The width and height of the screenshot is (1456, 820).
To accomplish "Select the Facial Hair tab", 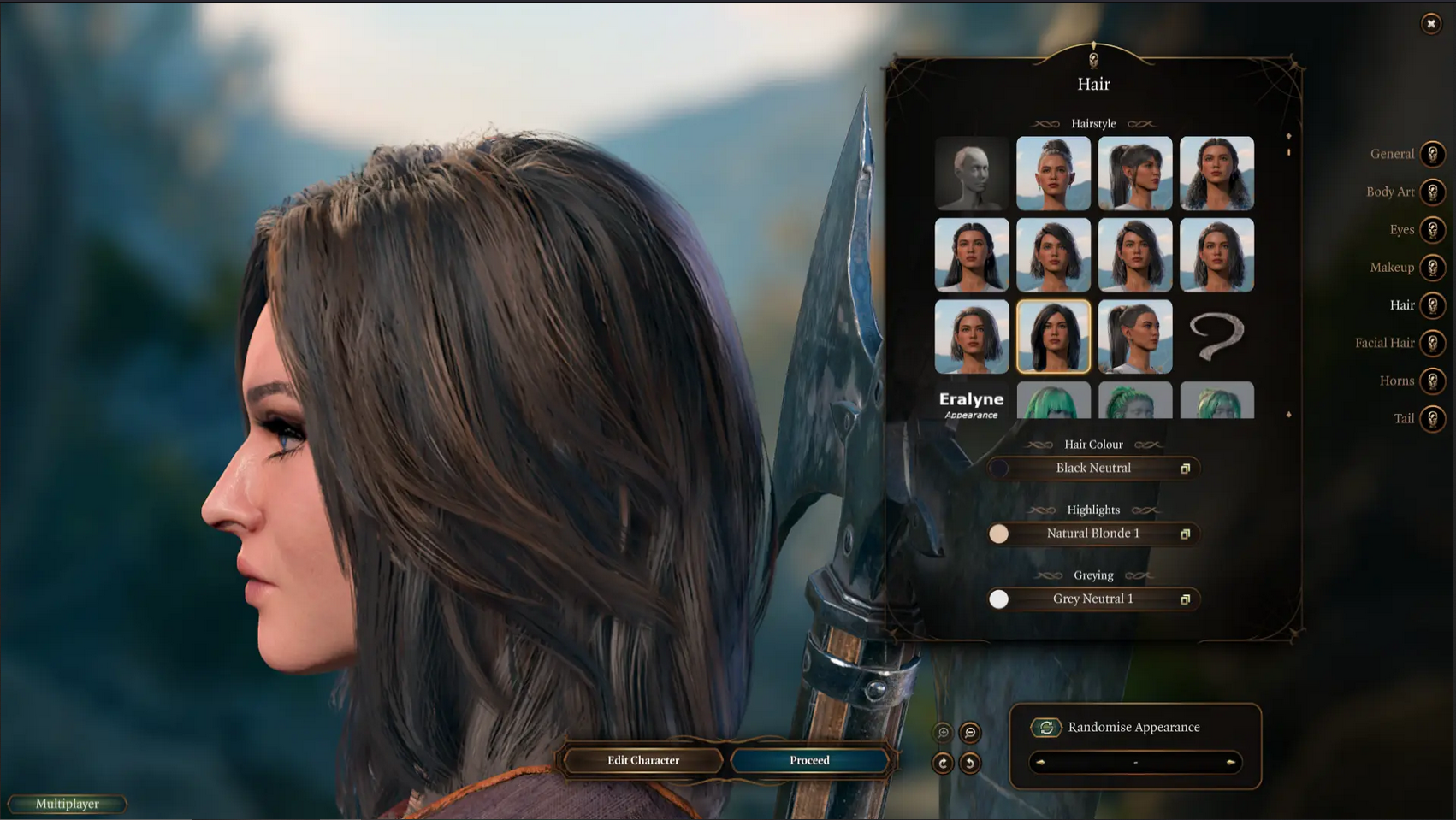I will (x=1432, y=343).
